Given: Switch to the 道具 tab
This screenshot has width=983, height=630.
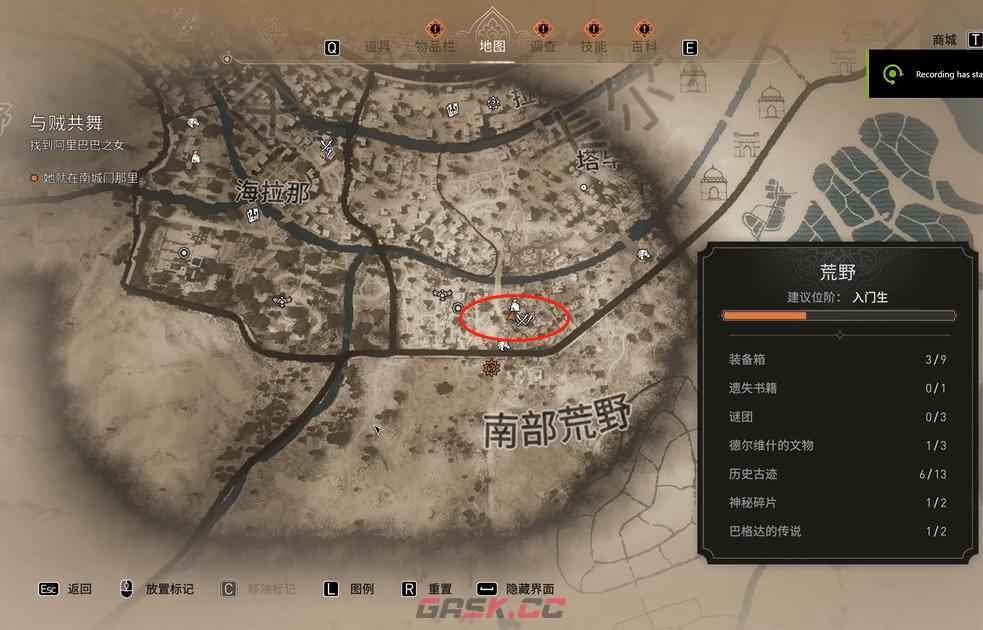Looking at the screenshot, I should pos(377,46).
